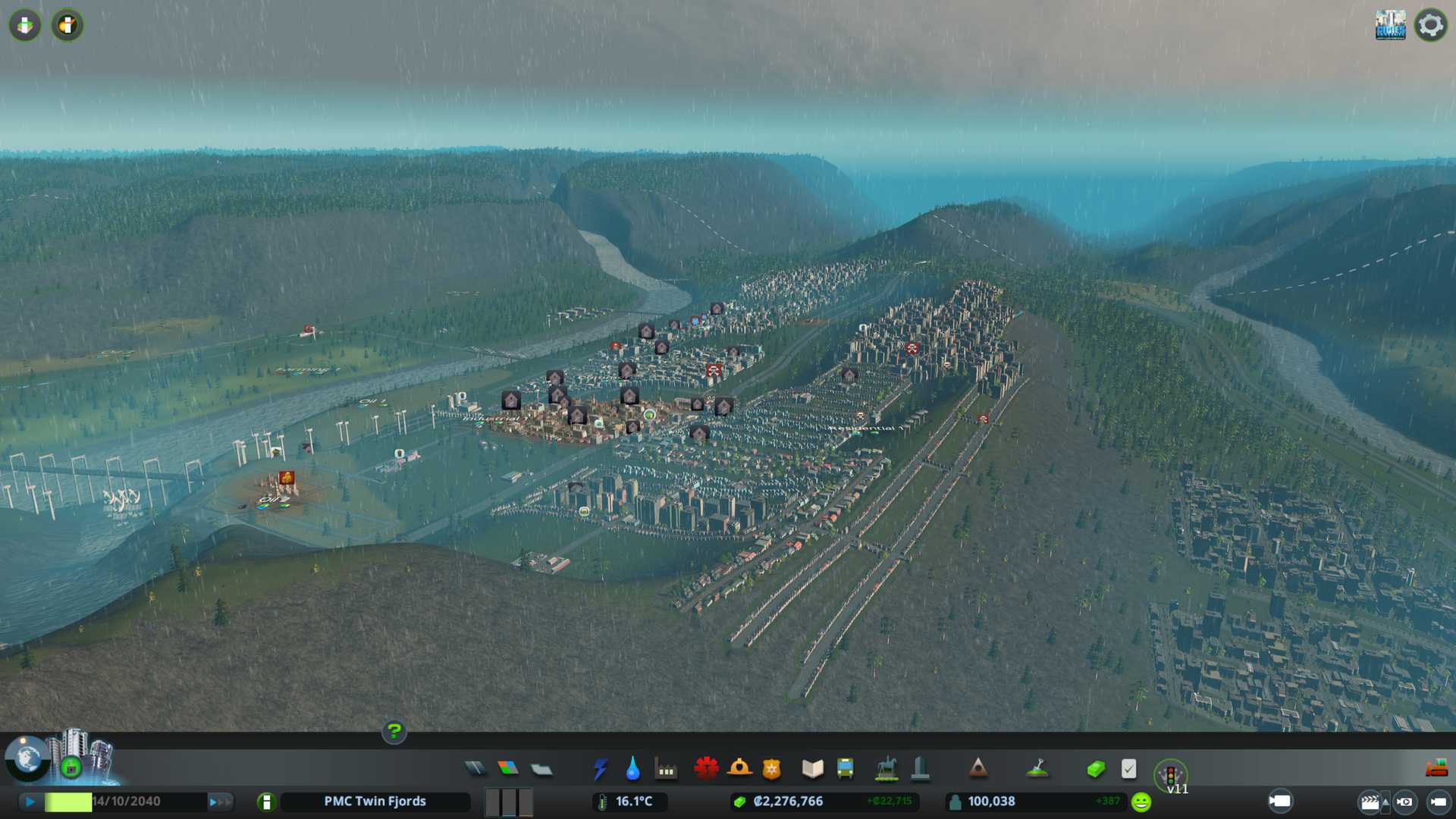Open the gear options menu
This screenshot has width=1456, height=819.
[x=1430, y=26]
